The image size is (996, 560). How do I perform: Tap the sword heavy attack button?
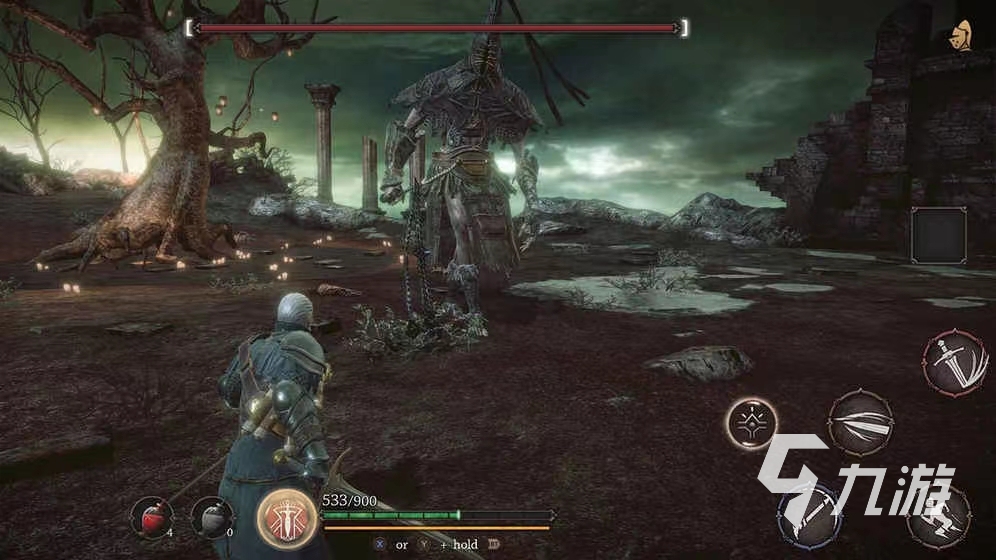(x=954, y=363)
